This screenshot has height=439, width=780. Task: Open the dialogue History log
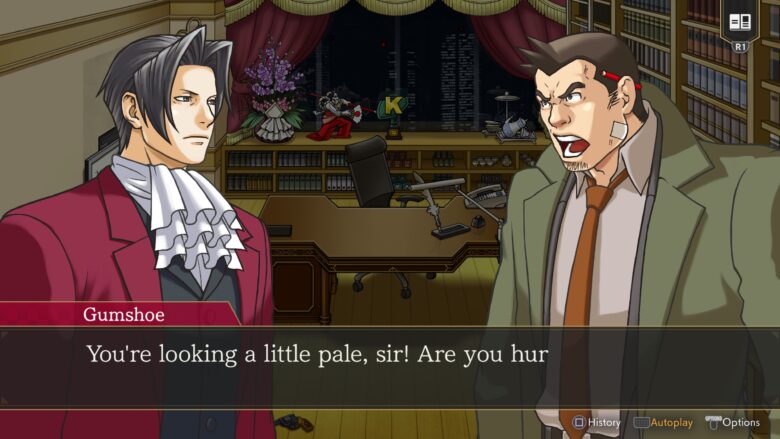(x=597, y=422)
